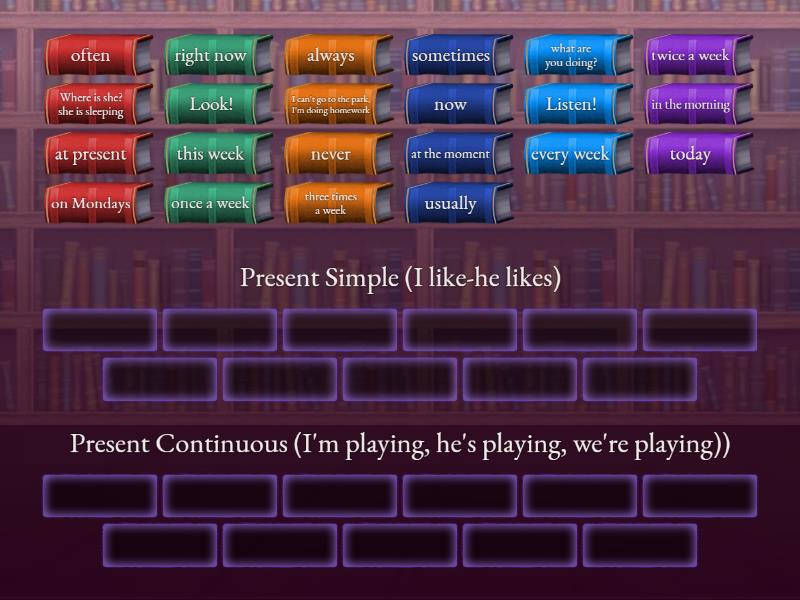The height and width of the screenshot is (600, 800).
Task: Select the 'what are you doing?' book
Action: coord(571,56)
